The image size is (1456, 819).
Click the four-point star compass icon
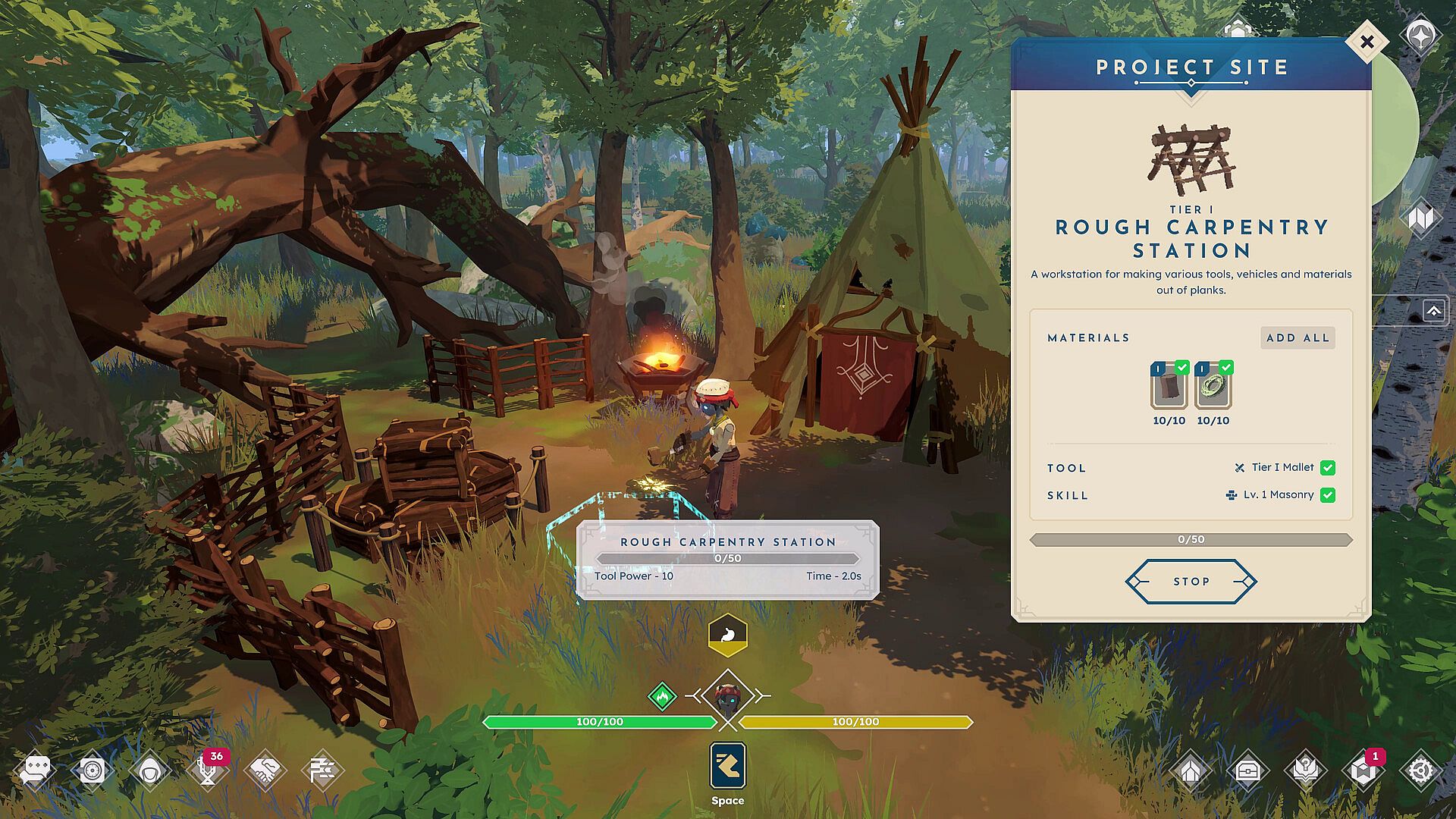pyautogui.click(x=1420, y=36)
